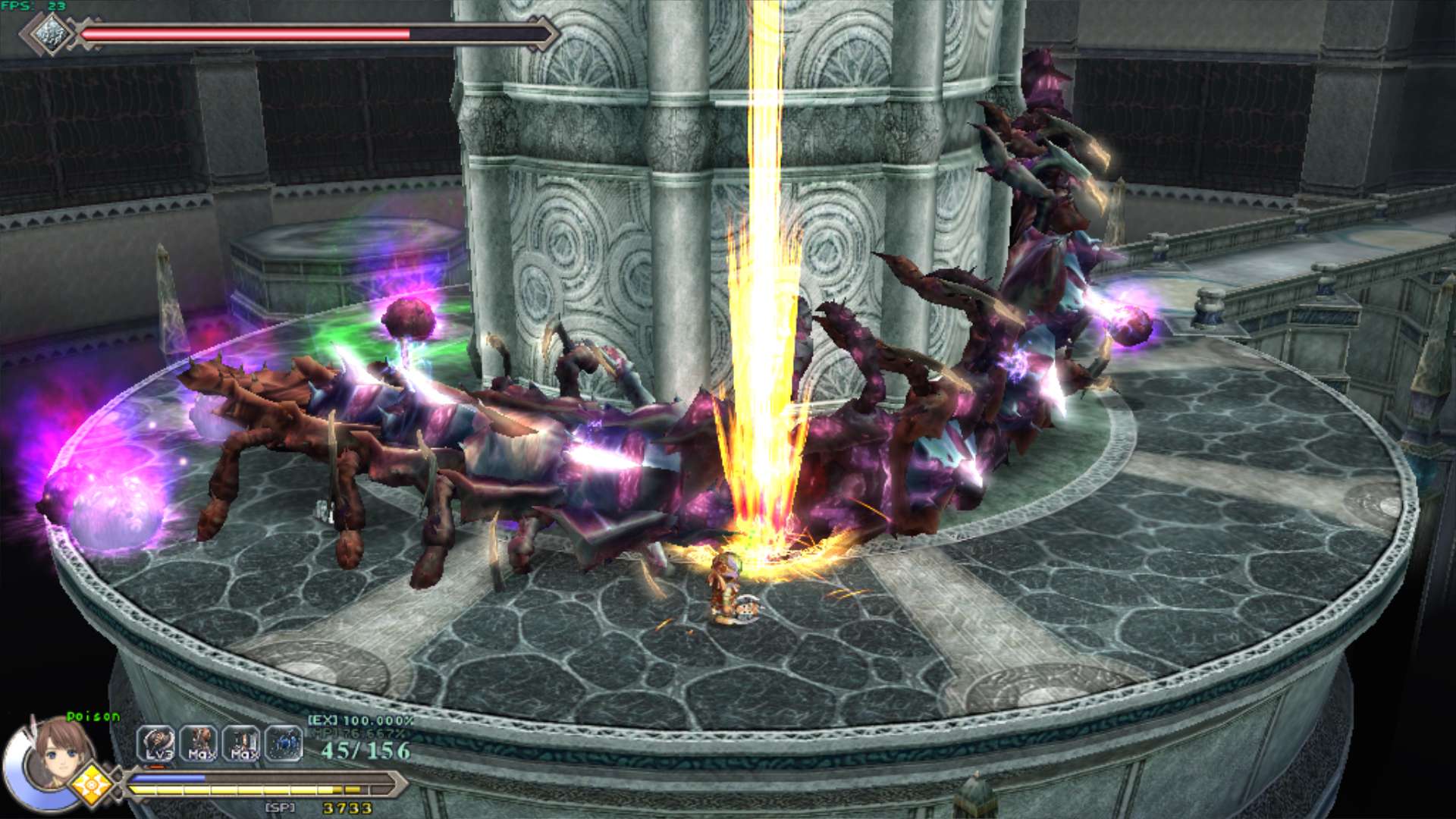Select the blue creature skill icon
This screenshot has width=1456, height=819.
(x=284, y=744)
